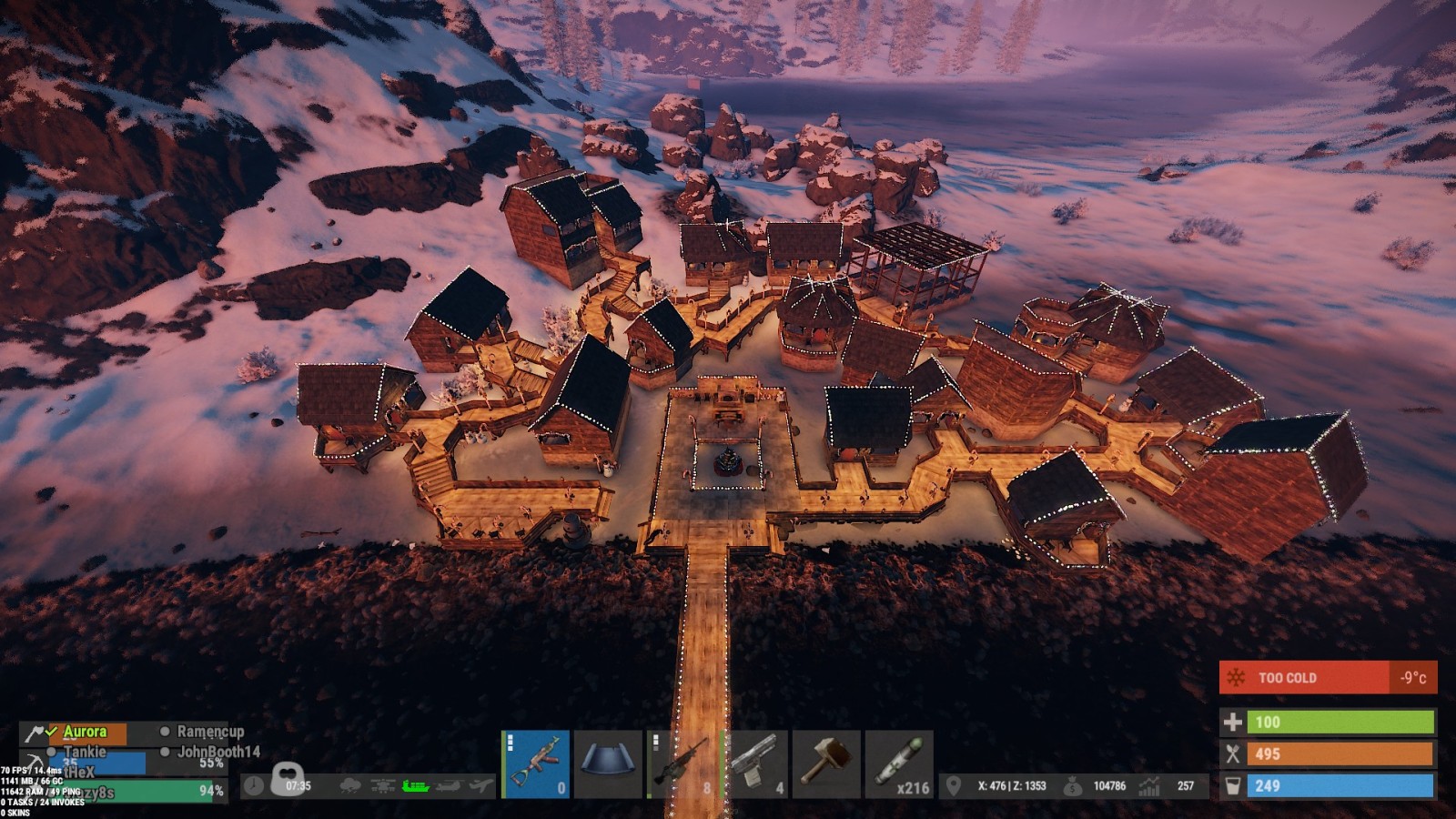Click the rain cloud weather icon
Image resolution: width=1456 pixels, height=819 pixels.
(349, 785)
